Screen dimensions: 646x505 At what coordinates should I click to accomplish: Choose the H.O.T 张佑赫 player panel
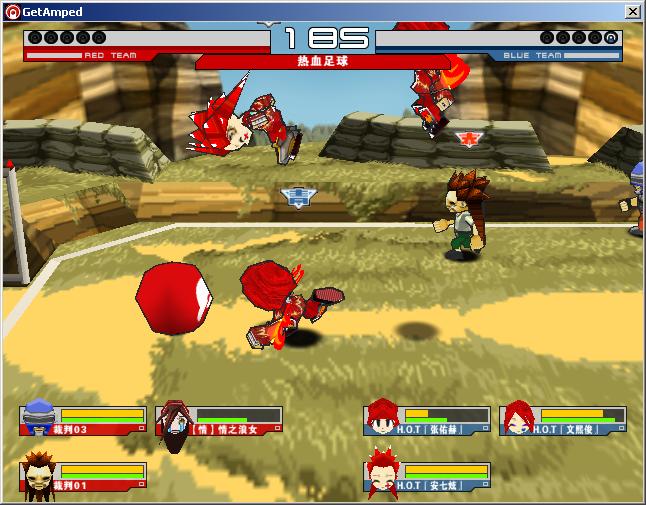click(427, 420)
